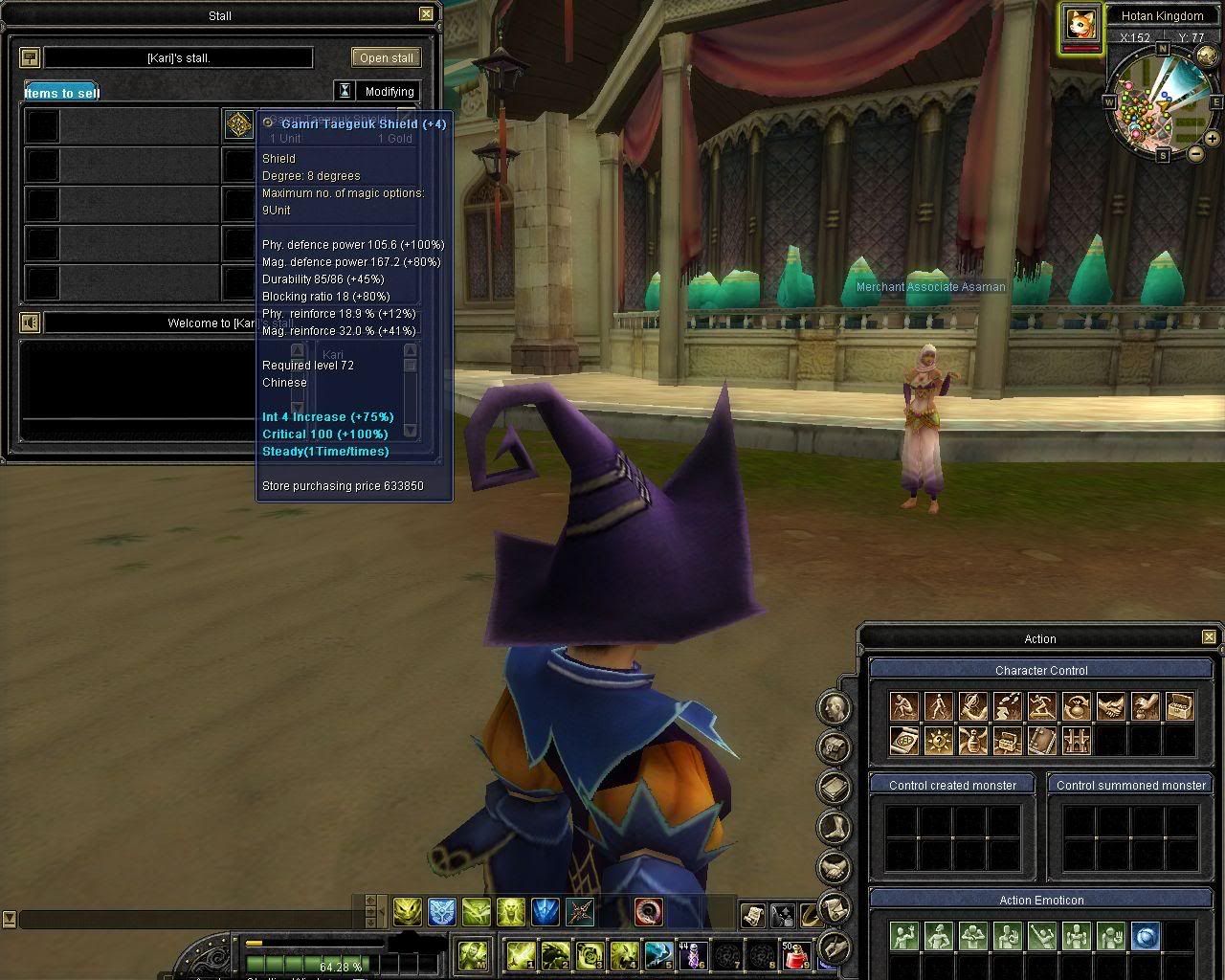Zoom in the minimap with plus button
This screenshot has width=1225, height=980.
pyautogui.click(x=1213, y=139)
